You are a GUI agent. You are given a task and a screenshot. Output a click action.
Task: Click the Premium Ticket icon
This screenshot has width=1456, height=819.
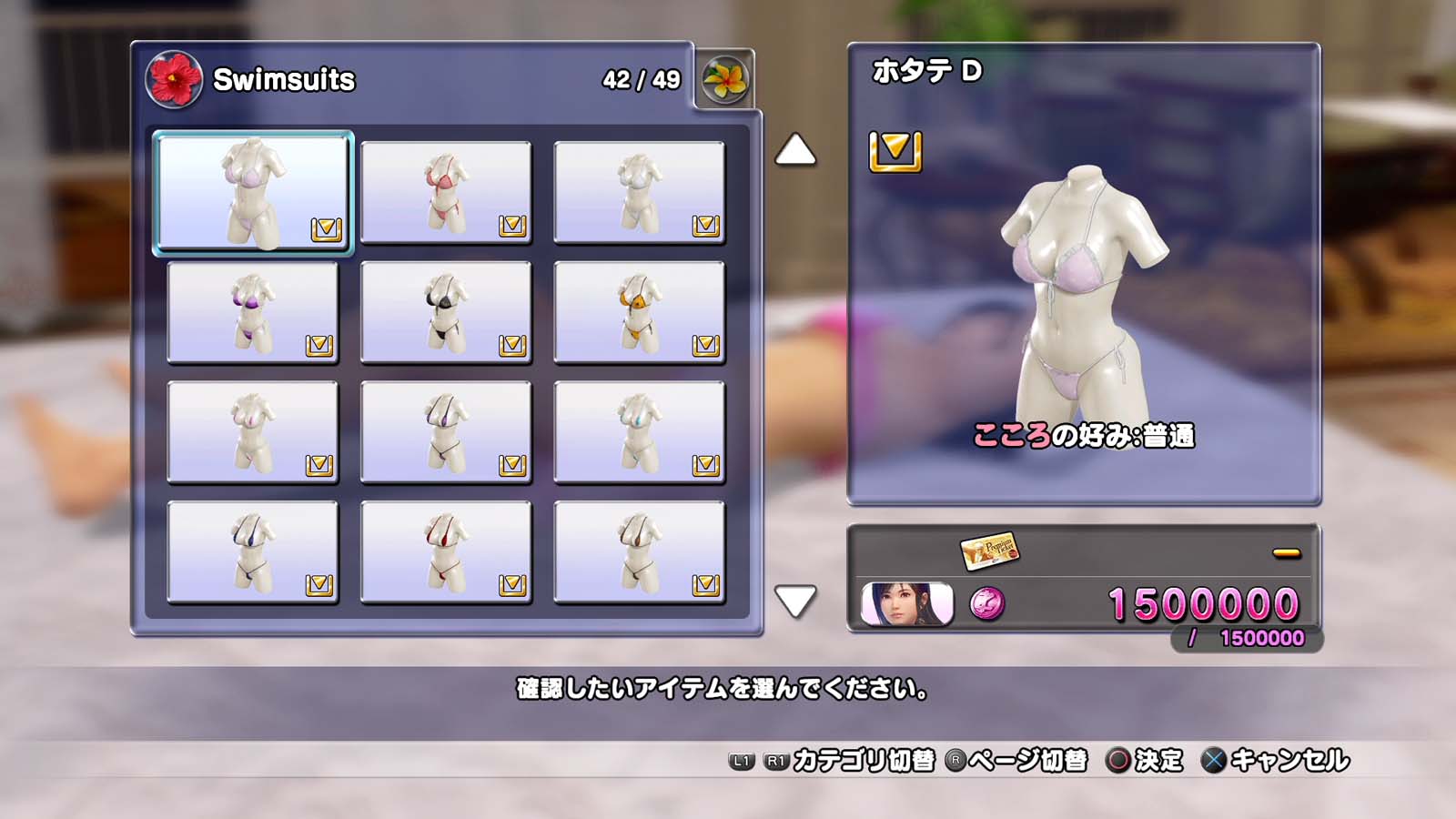click(989, 550)
